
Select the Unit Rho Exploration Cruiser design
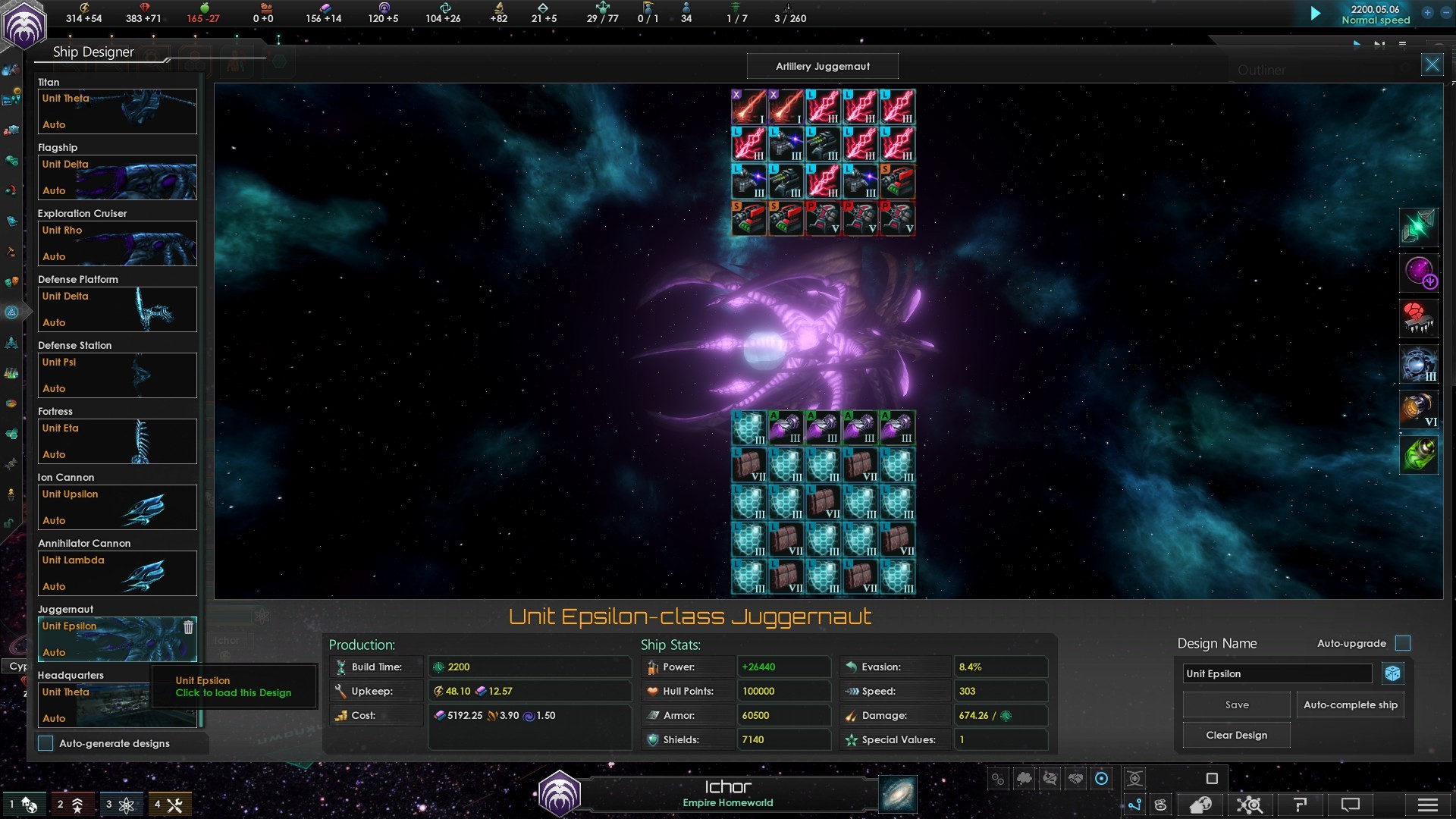pyautogui.click(x=117, y=243)
